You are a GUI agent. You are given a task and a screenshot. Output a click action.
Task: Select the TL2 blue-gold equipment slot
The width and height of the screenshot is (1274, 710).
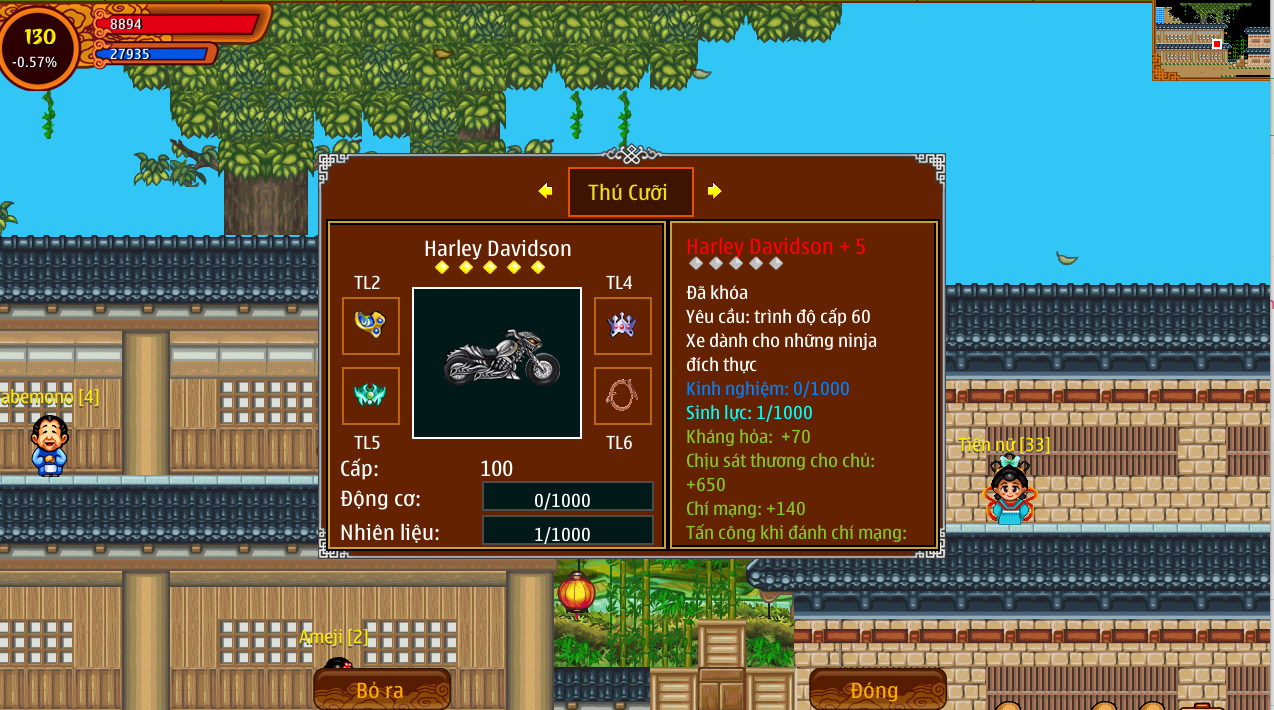370,325
